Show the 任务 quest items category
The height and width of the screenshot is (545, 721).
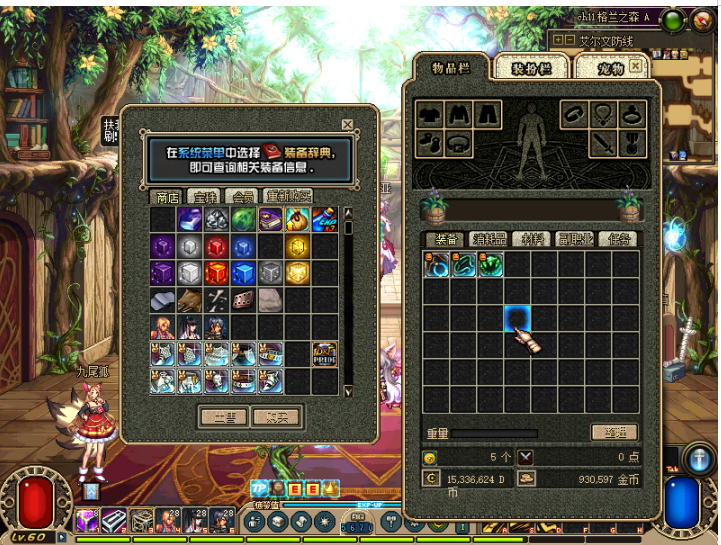(x=619, y=240)
